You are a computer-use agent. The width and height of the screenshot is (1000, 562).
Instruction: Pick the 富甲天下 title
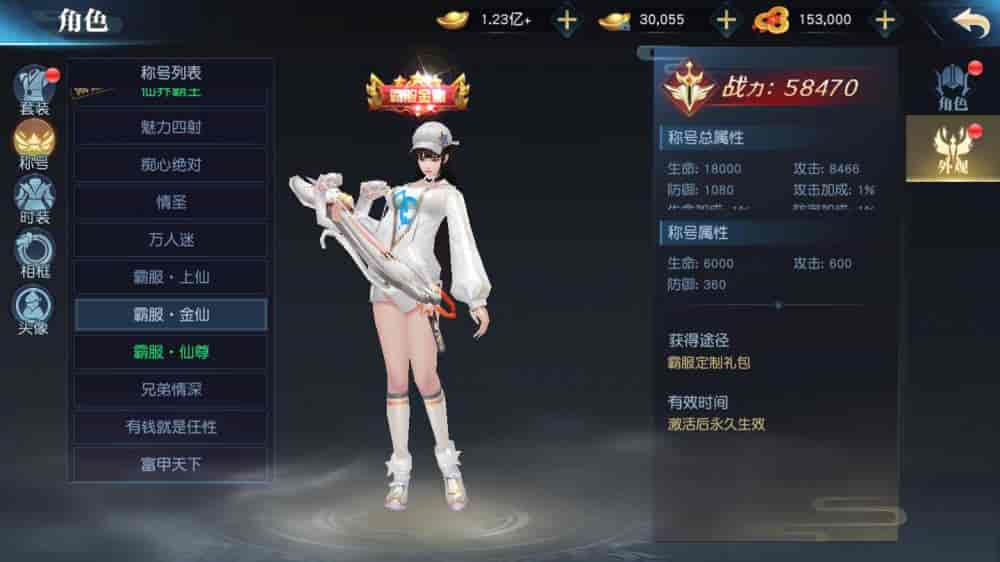click(171, 464)
